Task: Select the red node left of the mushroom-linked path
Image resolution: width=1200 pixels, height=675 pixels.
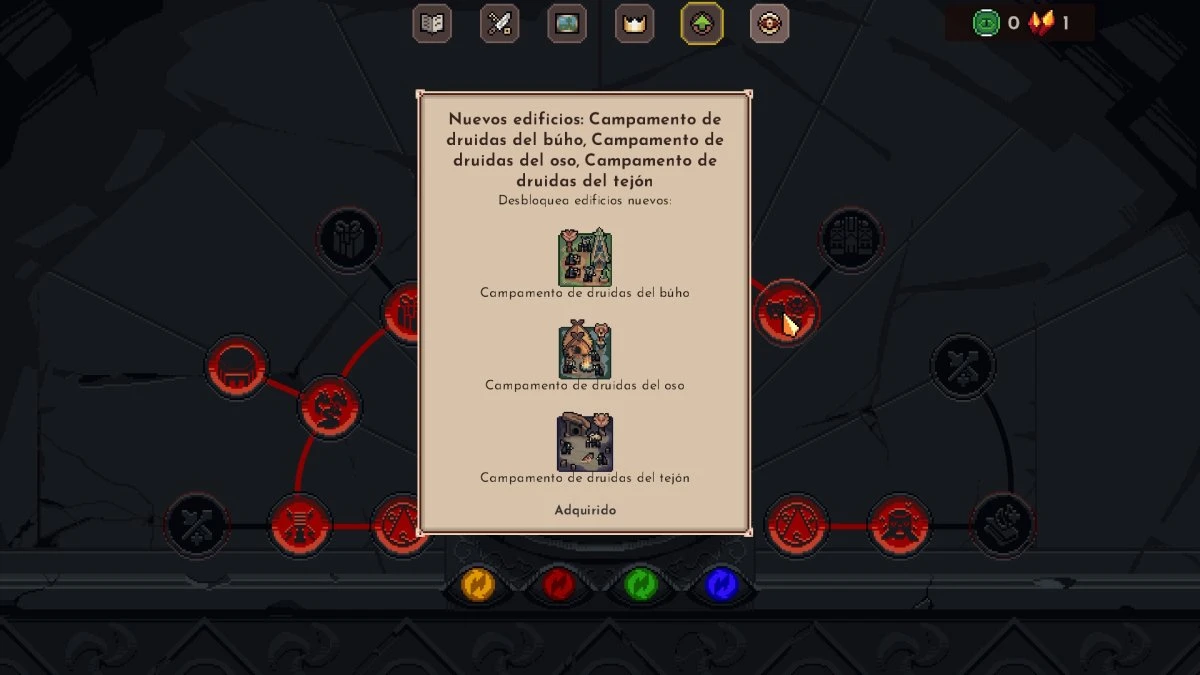Action: point(329,407)
